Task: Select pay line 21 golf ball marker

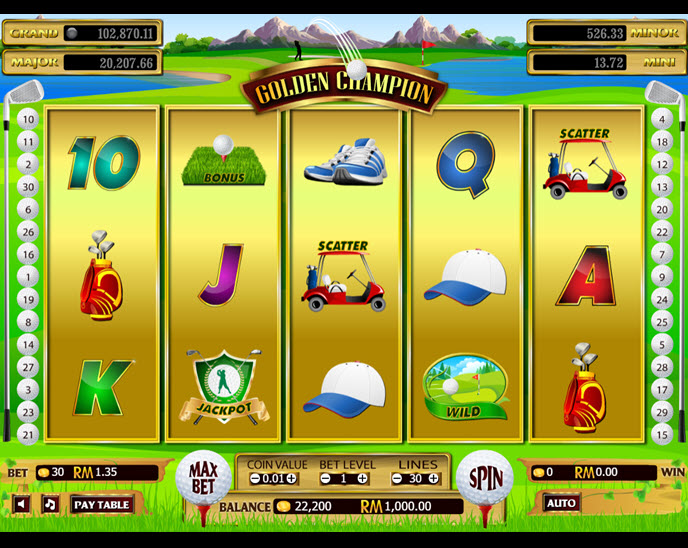Action: pyautogui.click(x=28, y=434)
